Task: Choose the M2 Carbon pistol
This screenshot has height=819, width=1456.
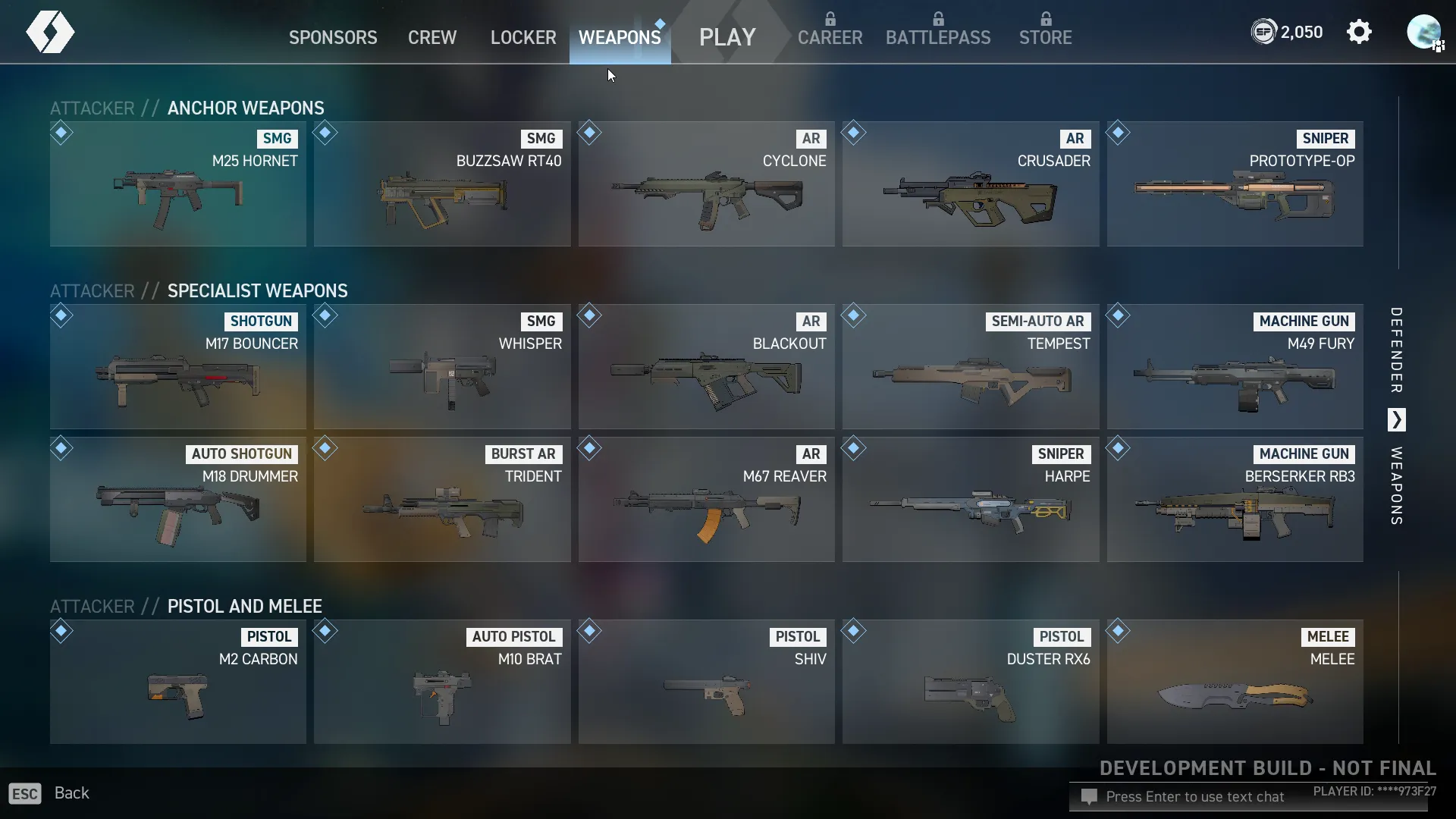Action: (178, 682)
